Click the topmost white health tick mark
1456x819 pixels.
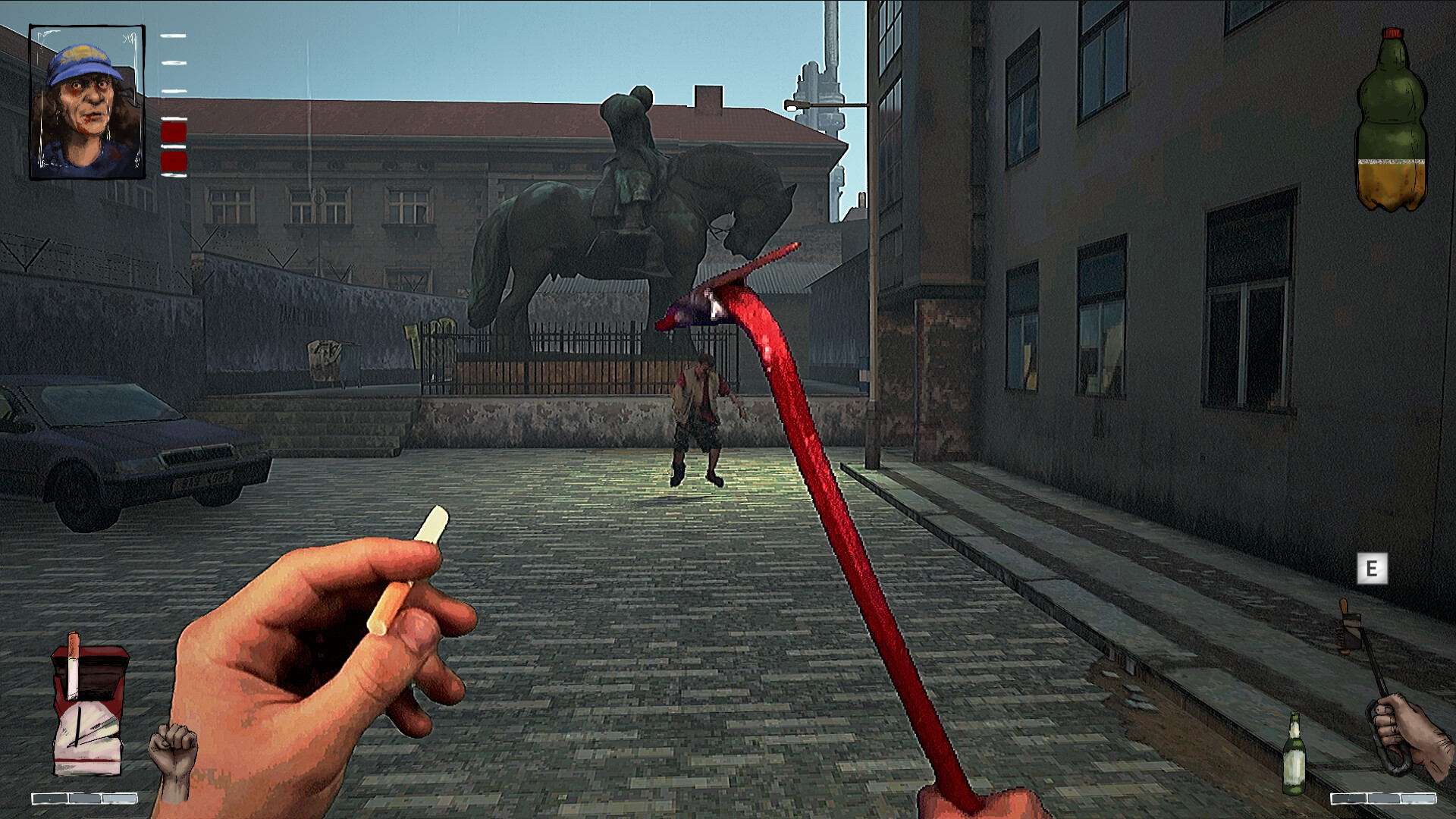pyautogui.click(x=174, y=36)
